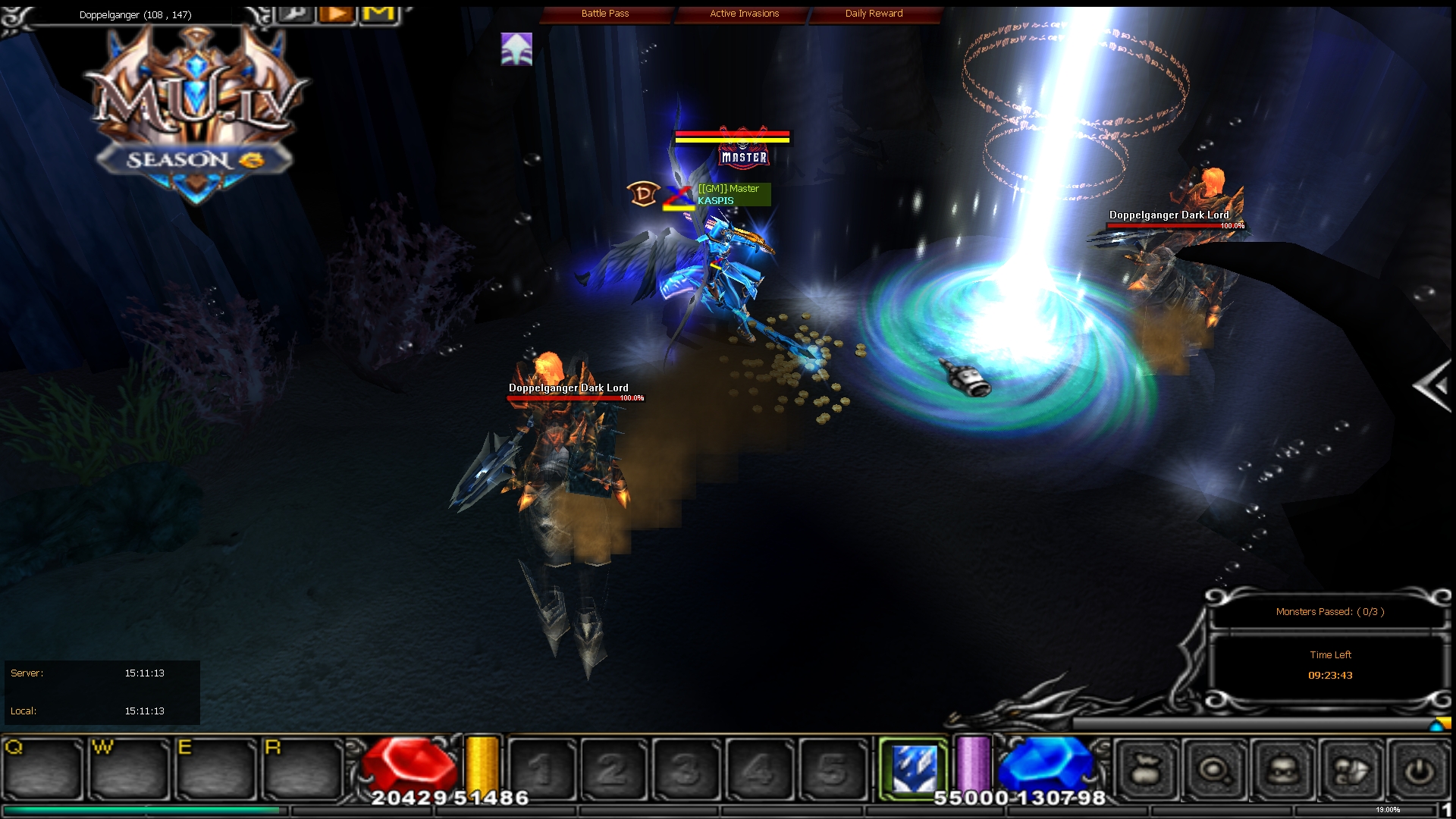
Task: Click the orange play button near the minimap
Action: click(x=336, y=13)
